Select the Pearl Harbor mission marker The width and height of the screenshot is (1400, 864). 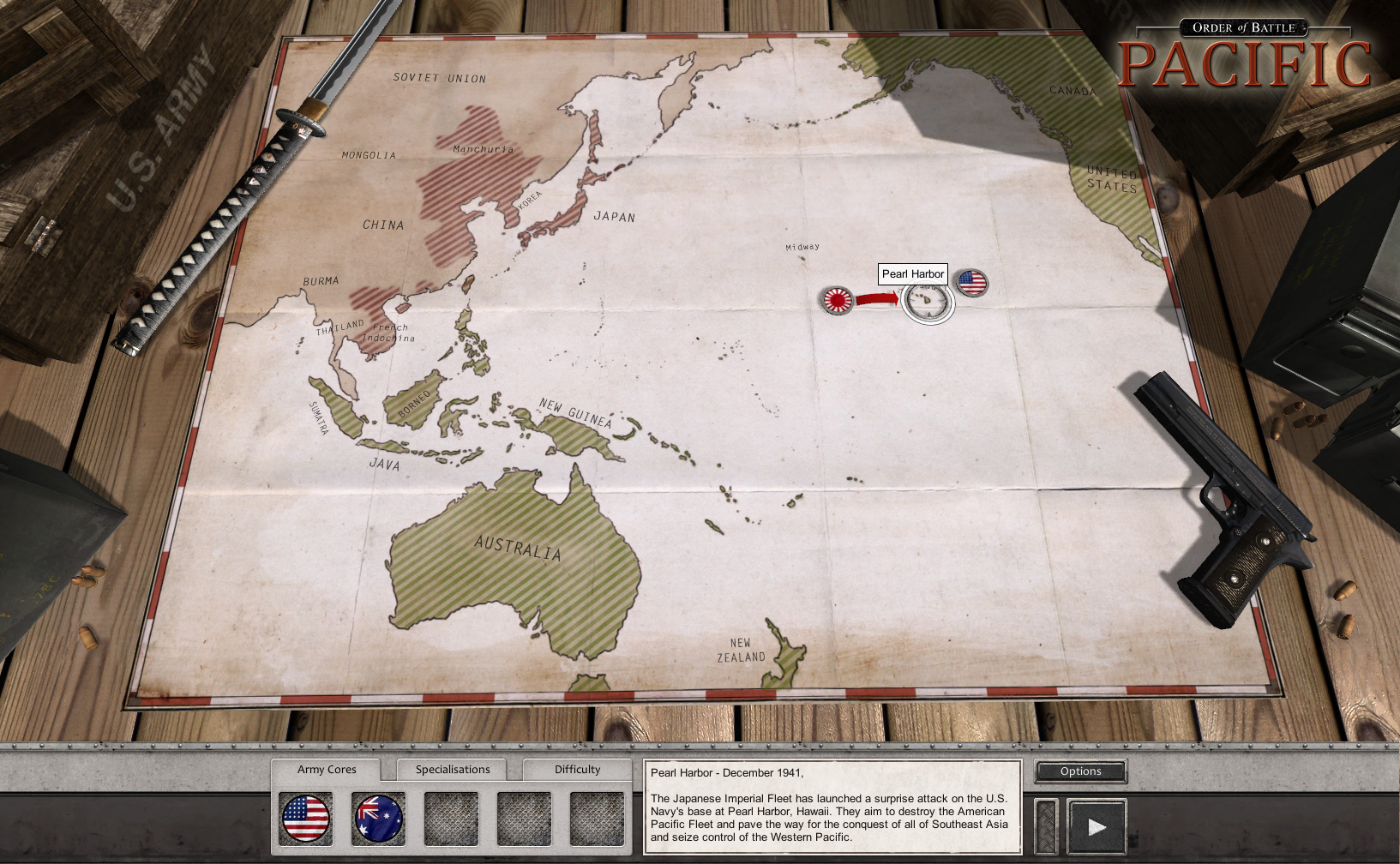[x=928, y=302]
